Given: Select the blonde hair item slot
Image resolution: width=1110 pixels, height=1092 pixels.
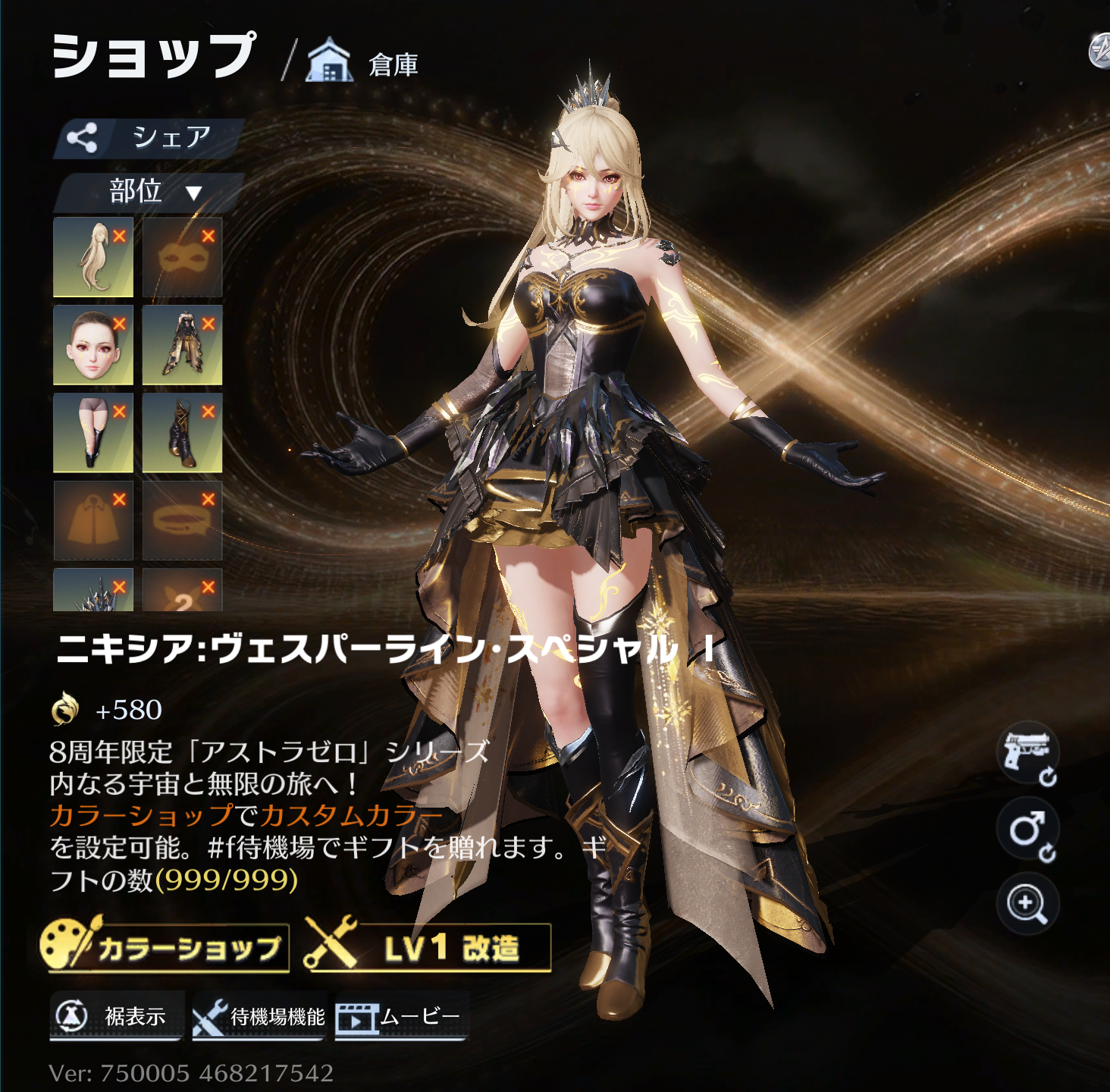Looking at the screenshot, I should point(93,257).
